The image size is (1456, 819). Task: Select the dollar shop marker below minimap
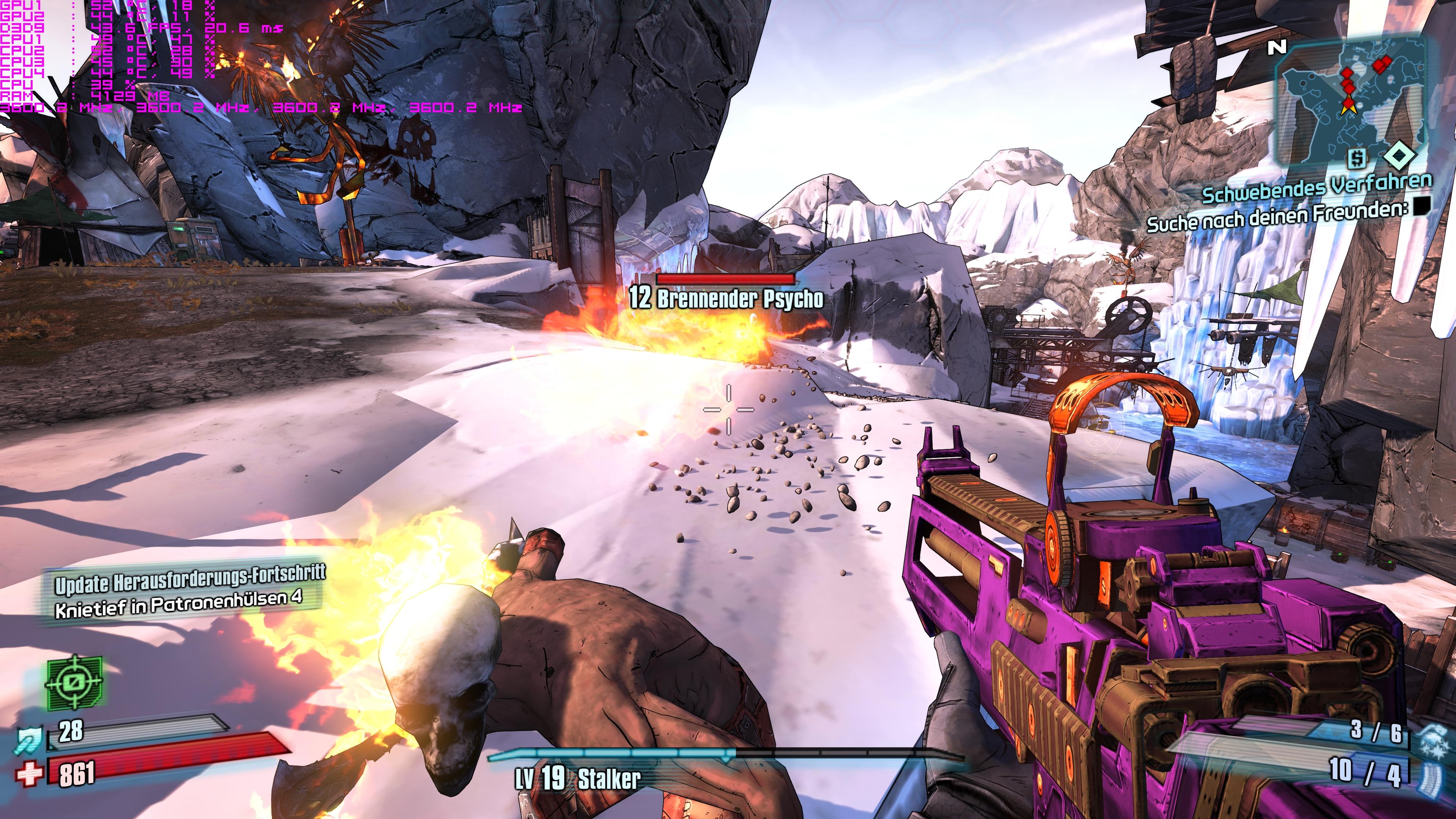[x=1357, y=159]
